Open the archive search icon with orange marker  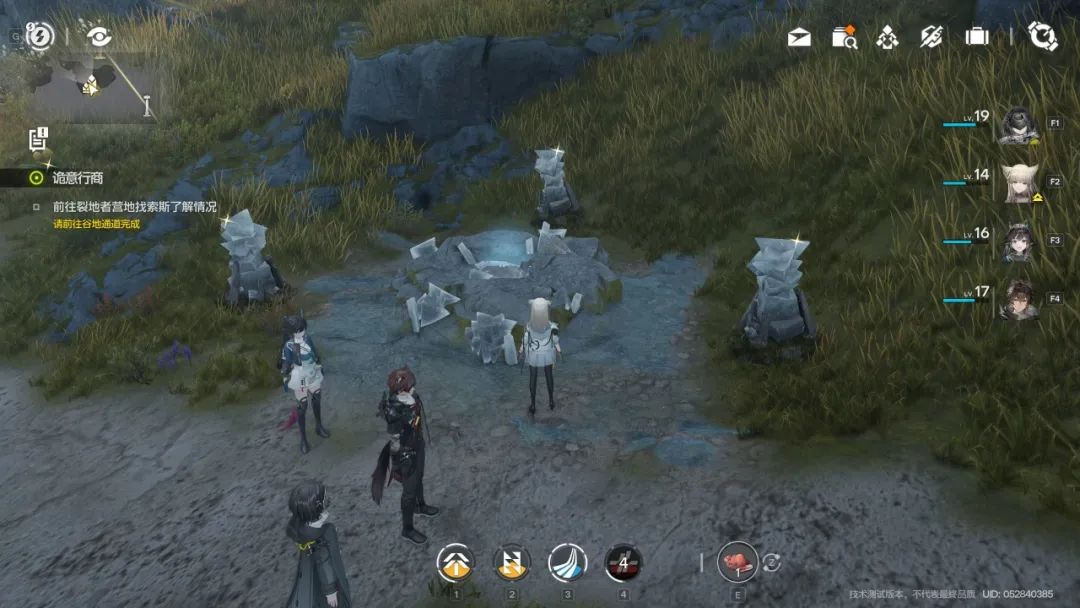click(x=844, y=37)
